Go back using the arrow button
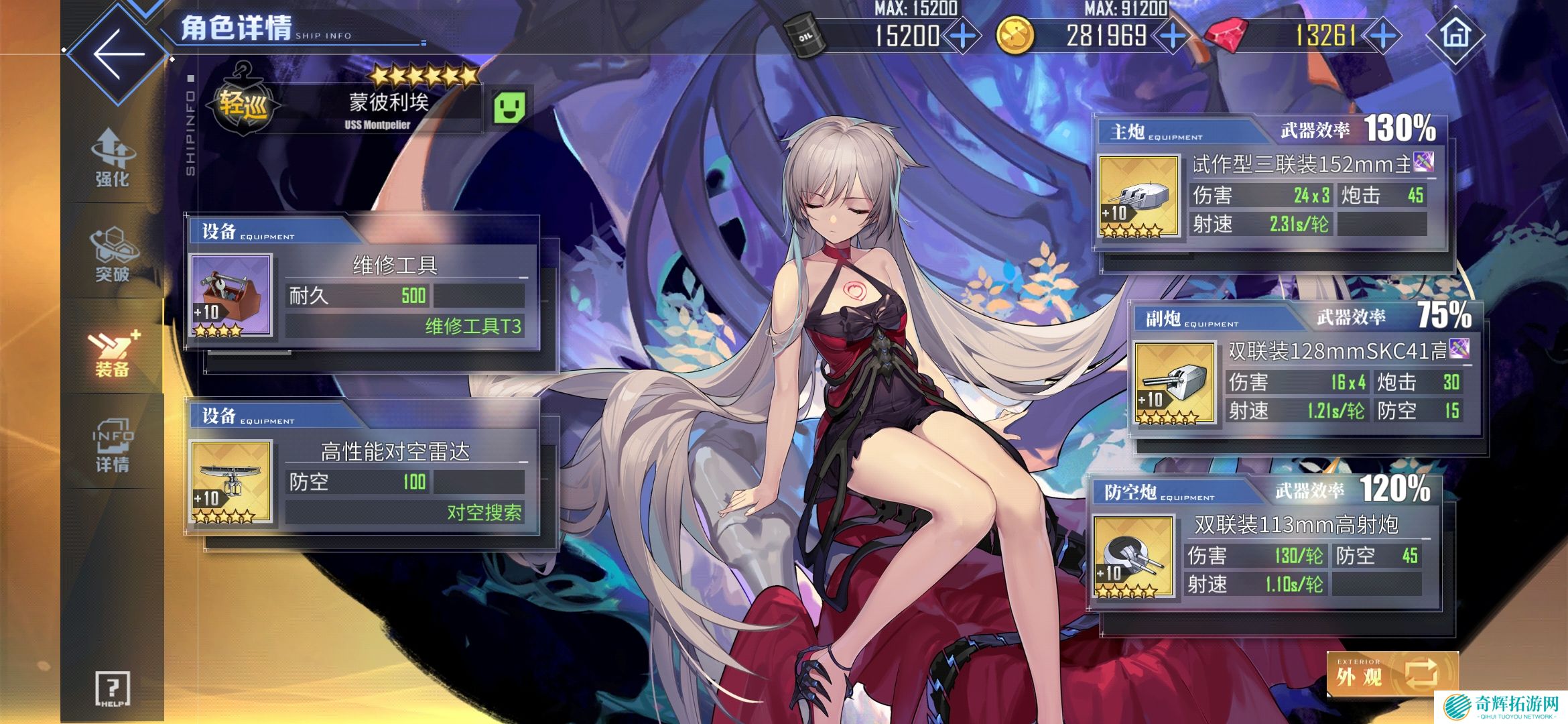 tap(118, 52)
